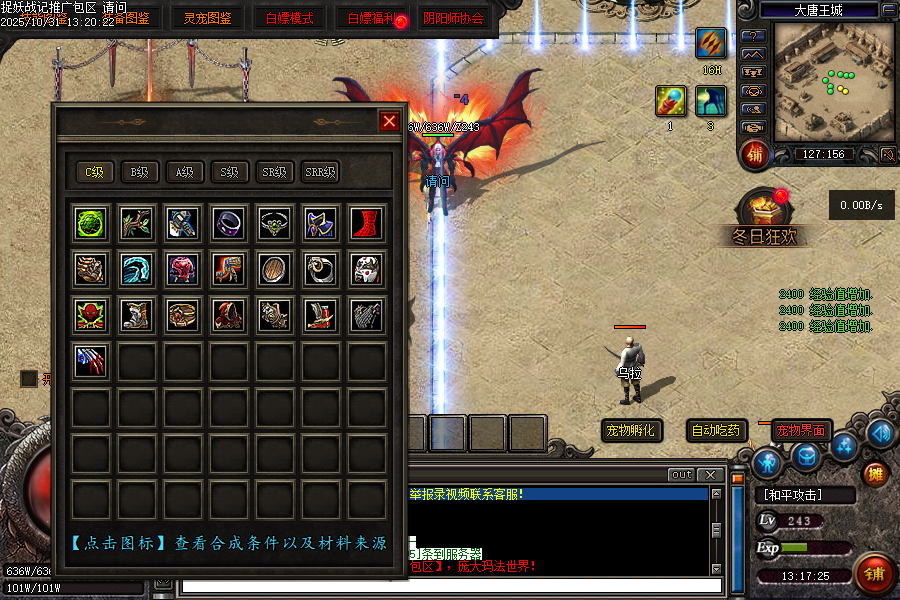This screenshot has height=600, width=900.
Task: Close the crafting catalogue panel
Action: point(389,121)
